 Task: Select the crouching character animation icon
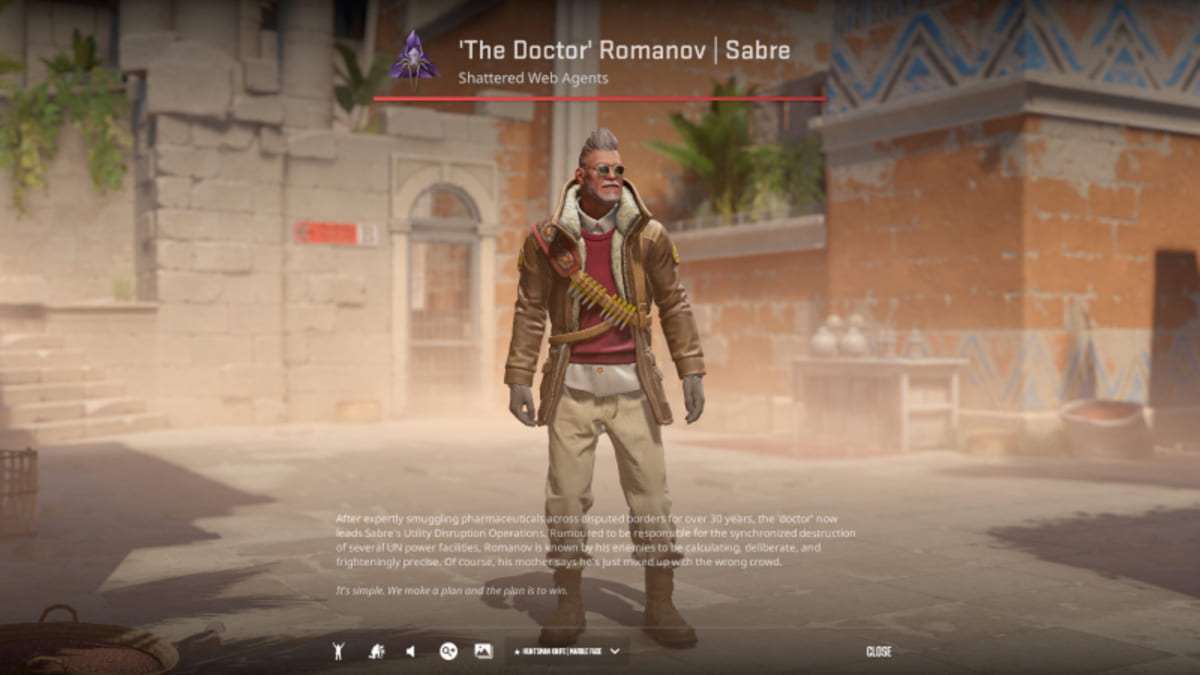[376, 651]
